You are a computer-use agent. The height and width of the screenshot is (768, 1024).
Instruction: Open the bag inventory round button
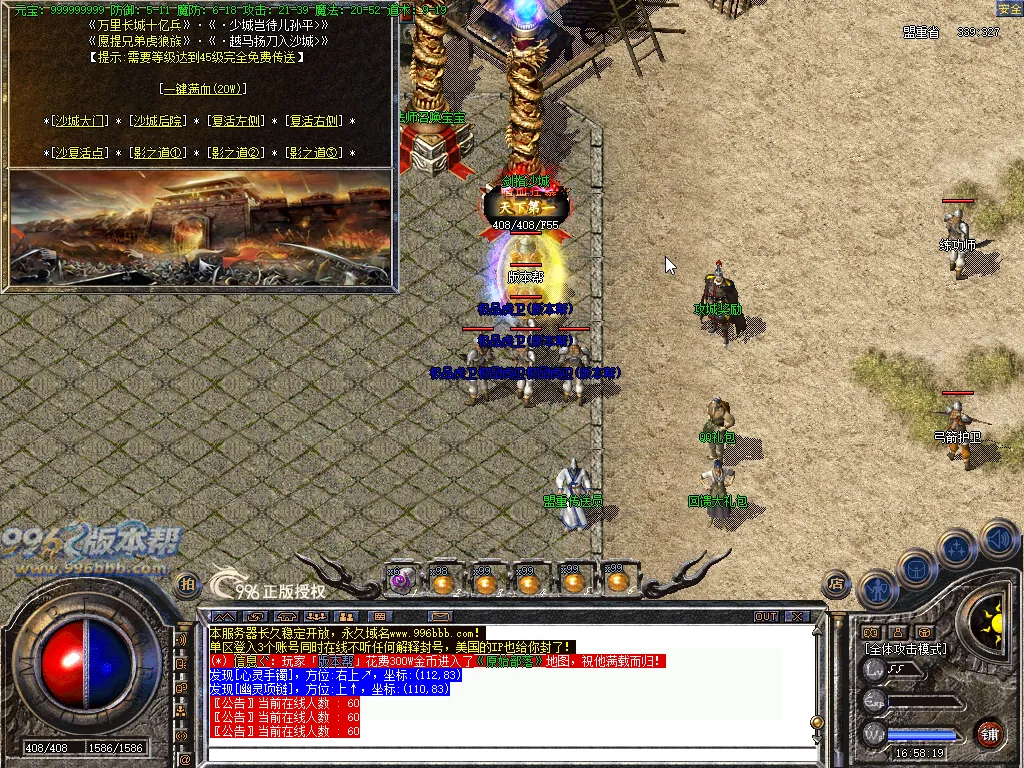point(917,568)
